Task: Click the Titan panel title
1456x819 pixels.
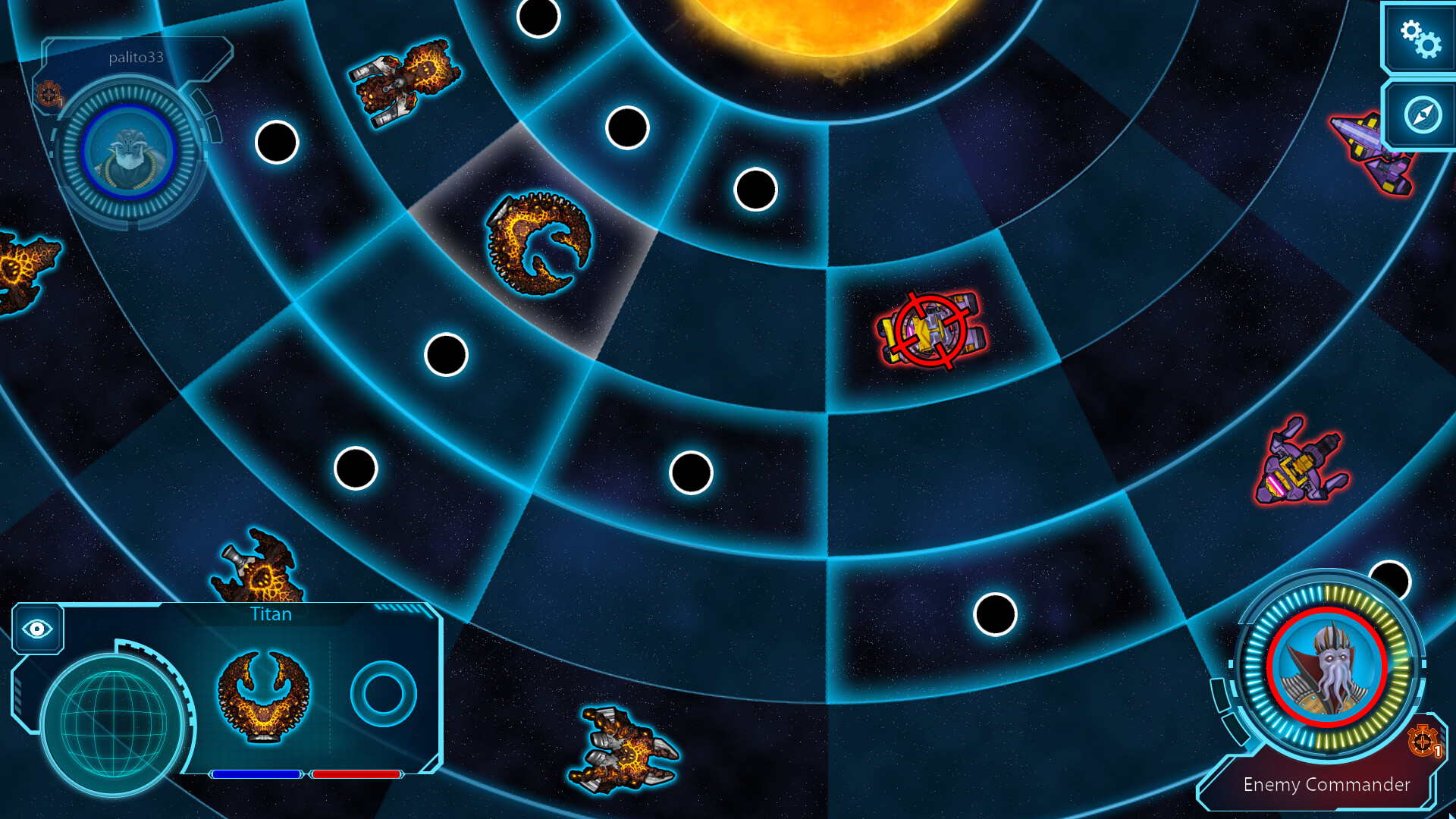Action: pos(270,614)
